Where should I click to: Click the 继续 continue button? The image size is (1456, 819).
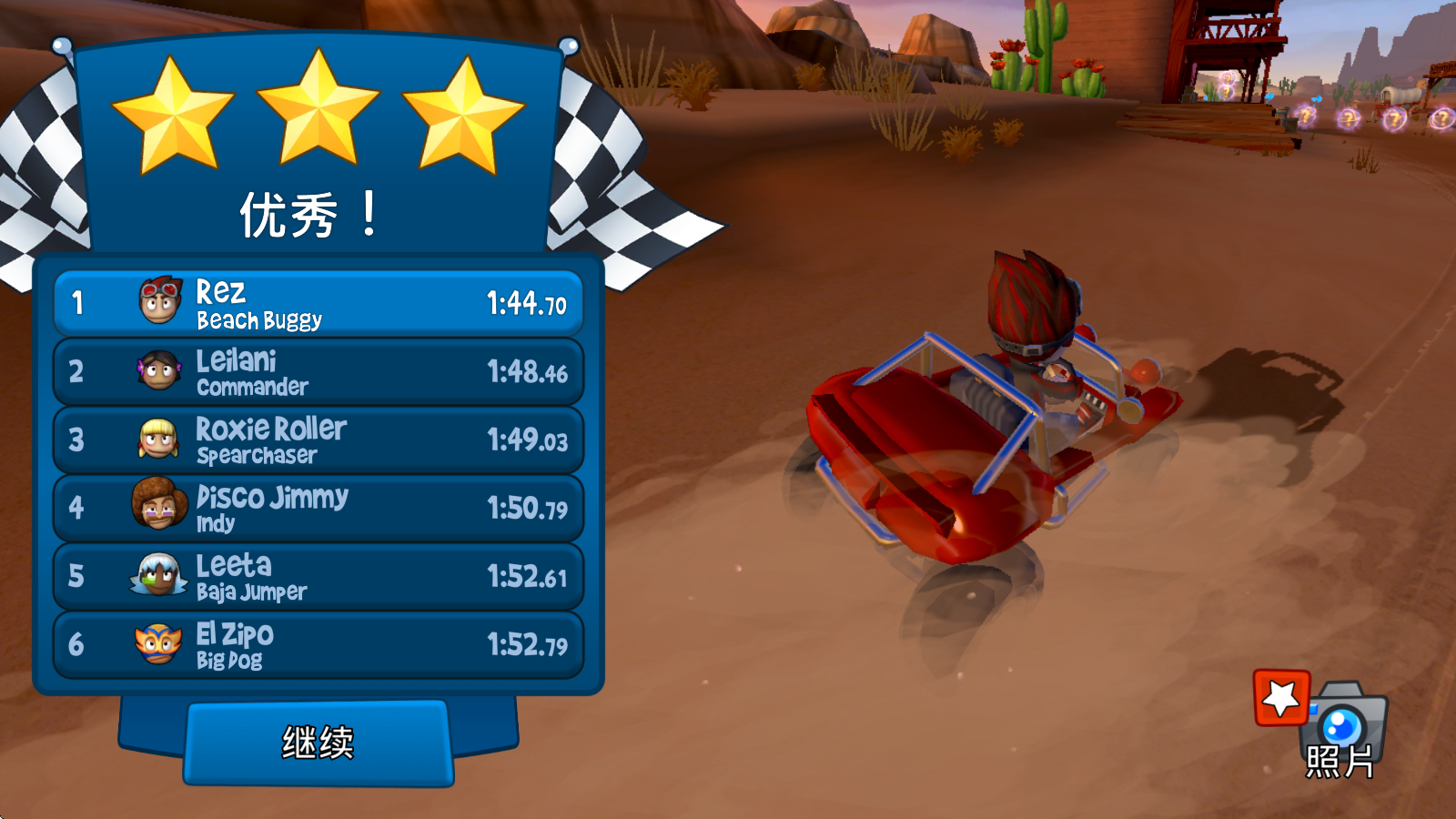click(x=318, y=743)
